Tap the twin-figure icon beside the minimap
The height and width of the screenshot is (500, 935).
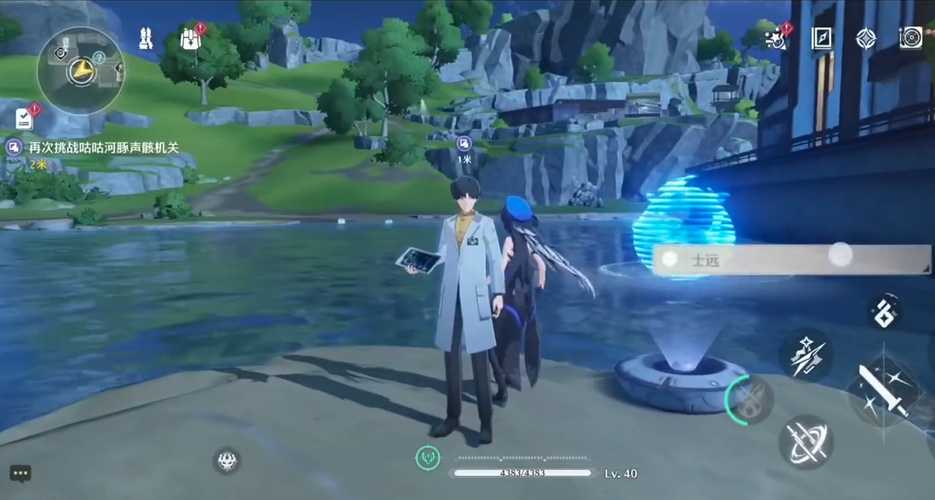pyautogui.click(x=145, y=39)
